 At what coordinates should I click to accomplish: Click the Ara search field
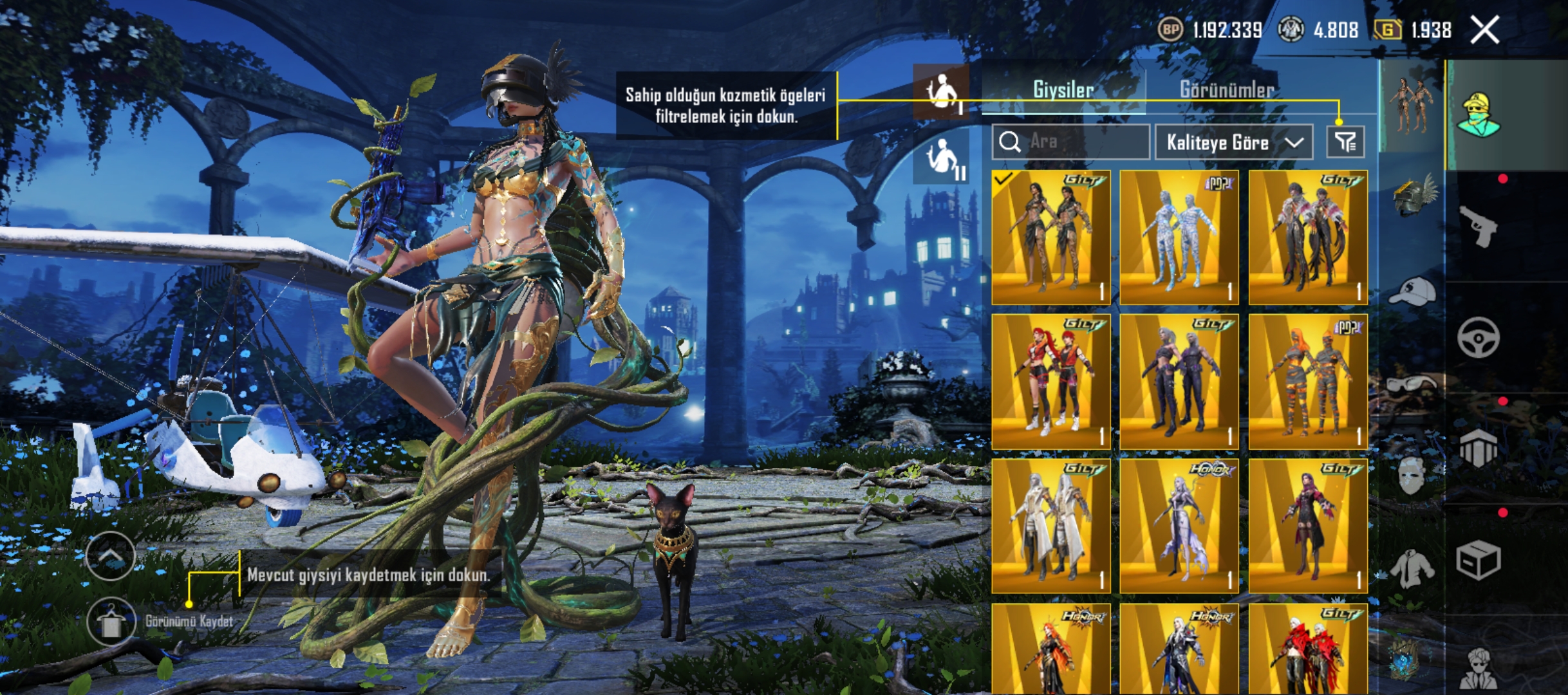click(1071, 142)
